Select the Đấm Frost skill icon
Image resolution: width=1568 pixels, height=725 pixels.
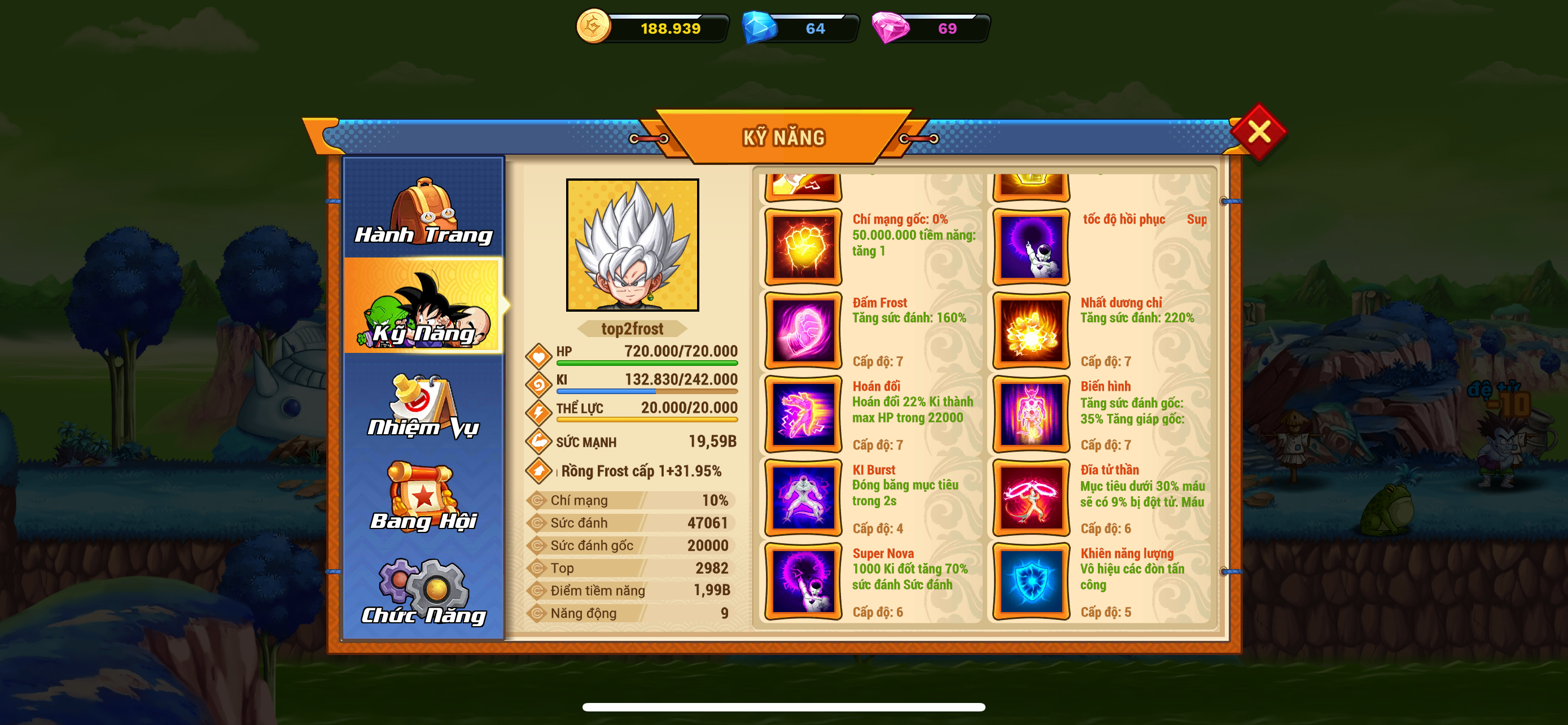(x=803, y=330)
